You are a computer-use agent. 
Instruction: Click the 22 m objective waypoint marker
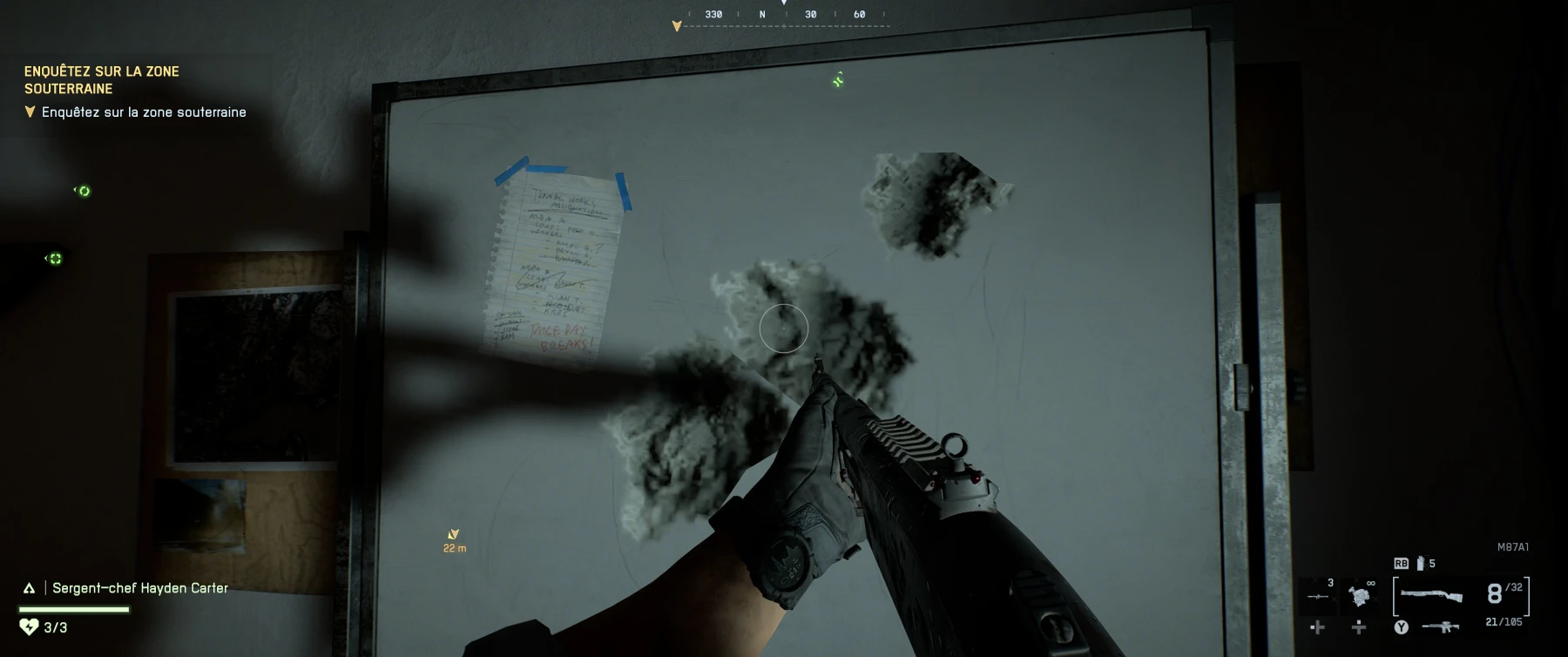point(453,535)
